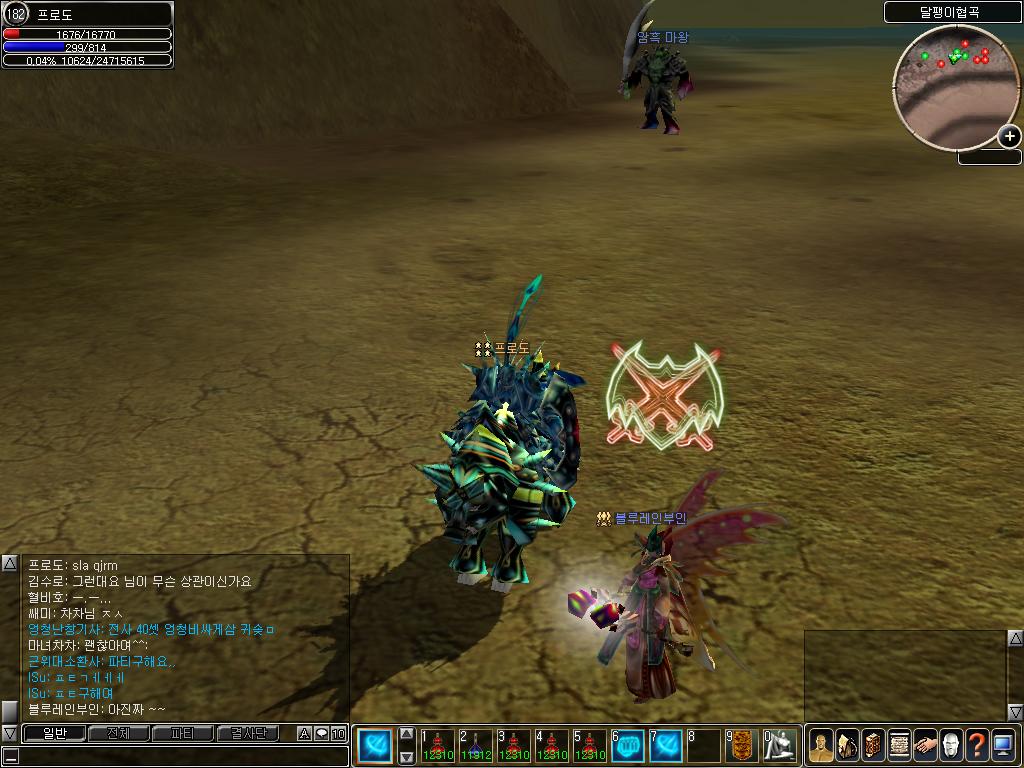Select the 전체 chat tab
1024x768 pixels.
[x=118, y=734]
